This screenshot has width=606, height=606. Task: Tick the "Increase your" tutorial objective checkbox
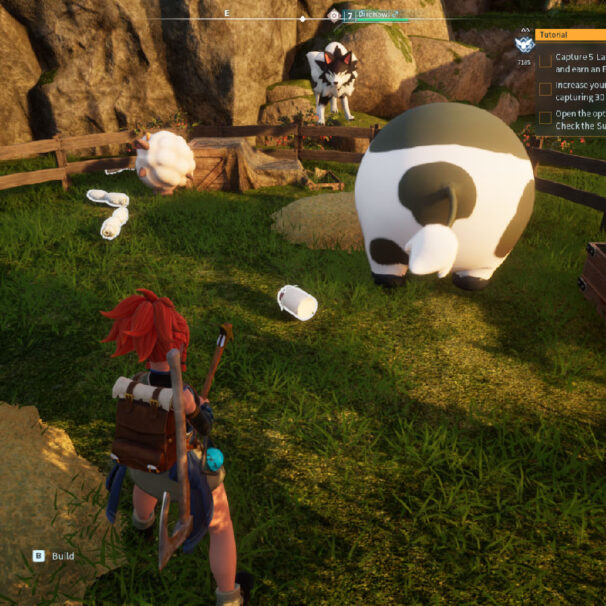point(546,89)
